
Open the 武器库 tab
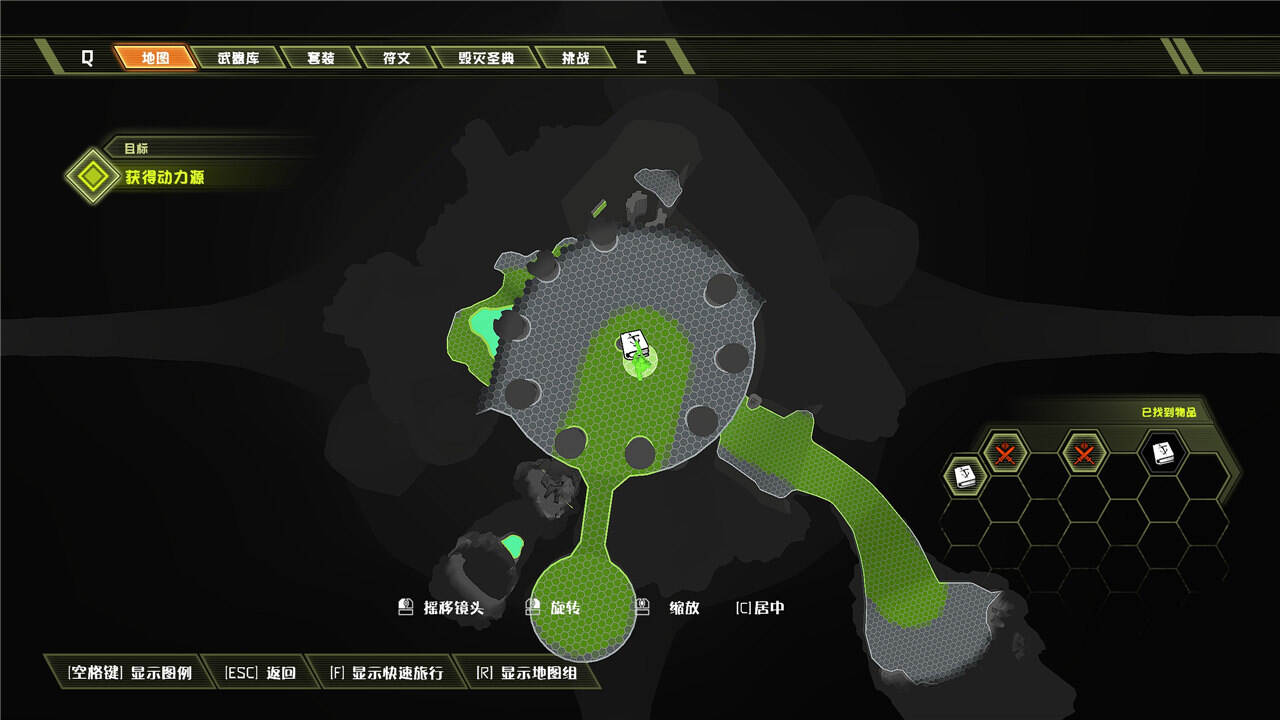click(238, 57)
